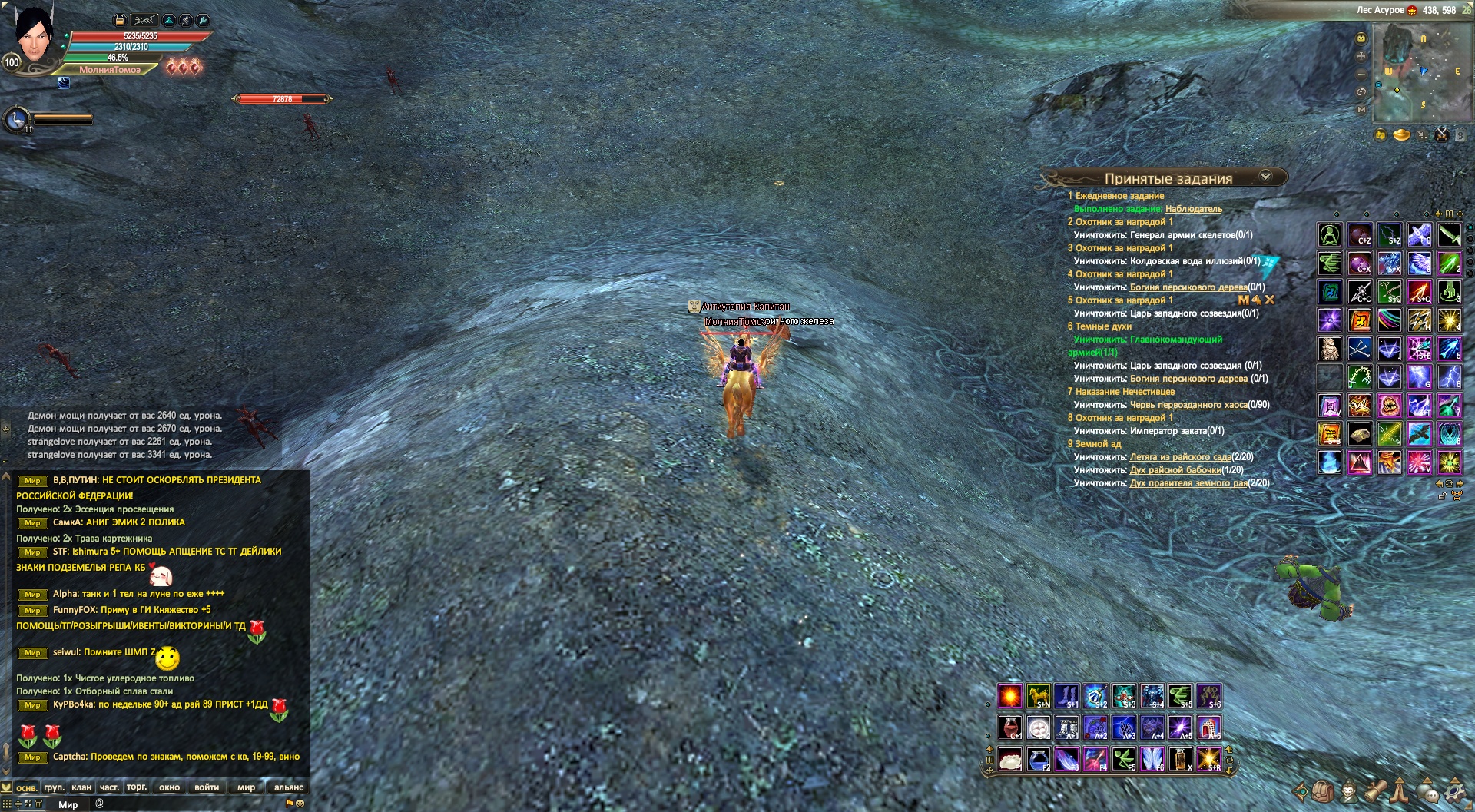This screenshot has width=1475, height=812.
Task: Activate the golden horse mount skill
Action: point(1039,696)
